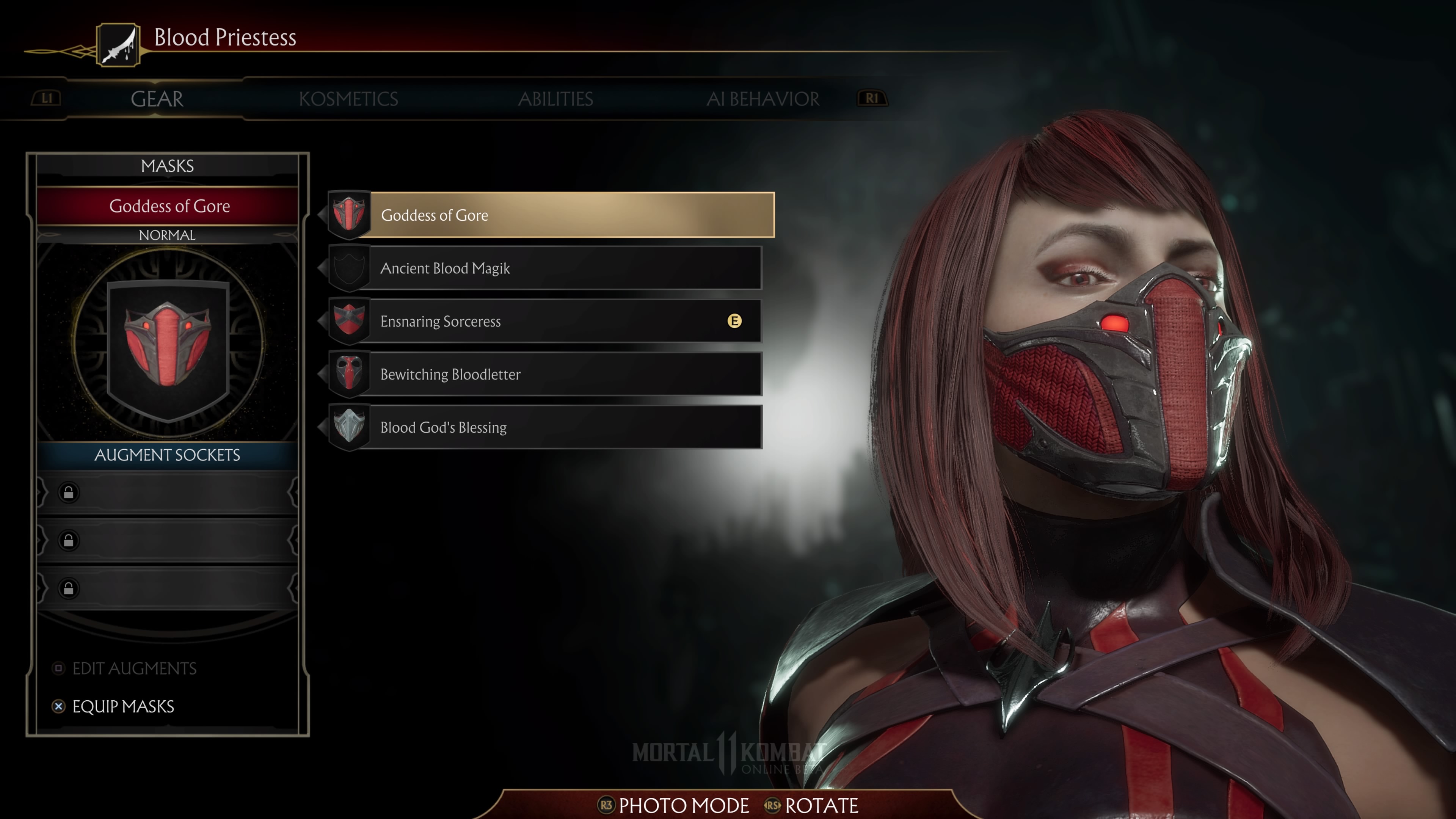Open Edit Augments
The width and height of the screenshot is (1456, 819).
[x=133, y=668]
